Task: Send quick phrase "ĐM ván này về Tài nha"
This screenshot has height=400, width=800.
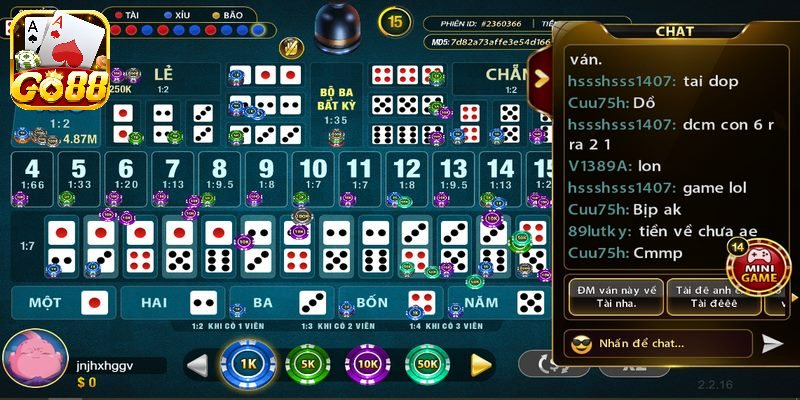Action: [617, 295]
